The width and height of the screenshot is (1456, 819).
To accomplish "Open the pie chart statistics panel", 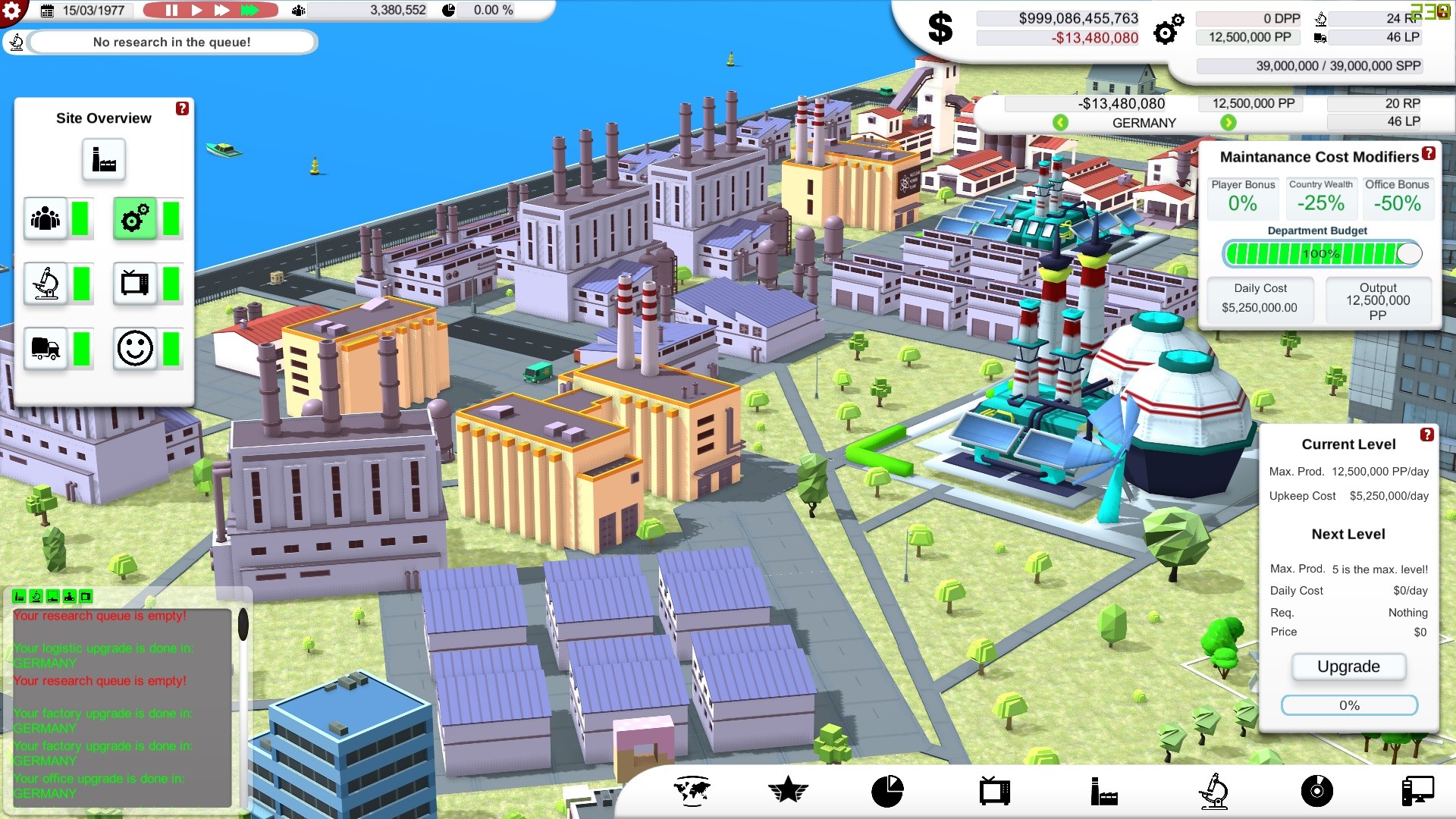I will [x=887, y=791].
